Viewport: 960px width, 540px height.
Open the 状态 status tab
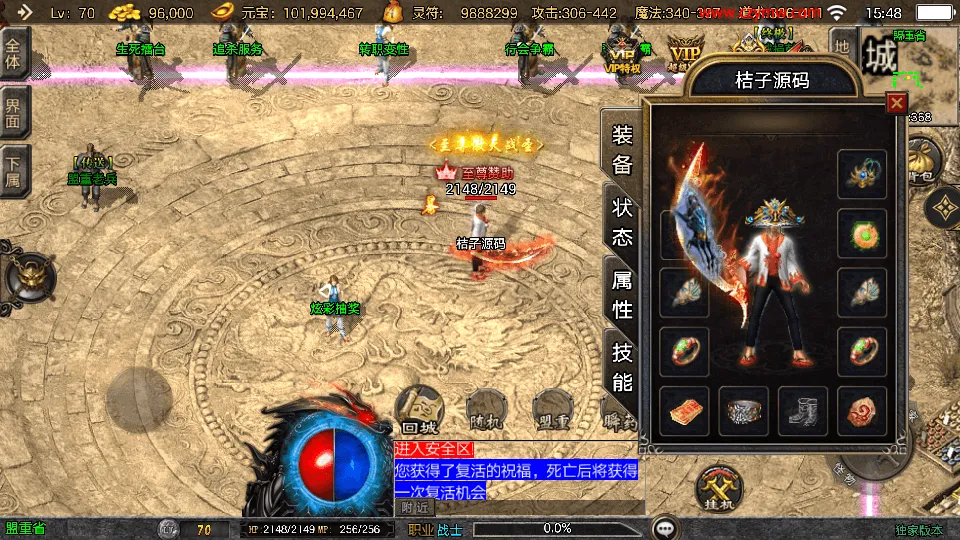pos(622,222)
